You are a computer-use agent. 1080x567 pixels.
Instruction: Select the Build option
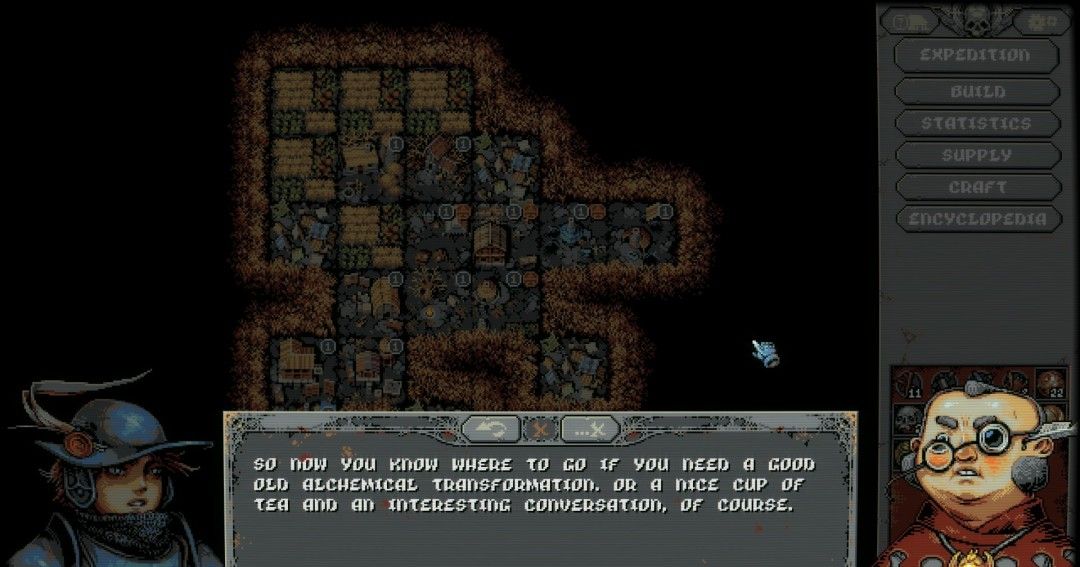(x=977, y=92)
